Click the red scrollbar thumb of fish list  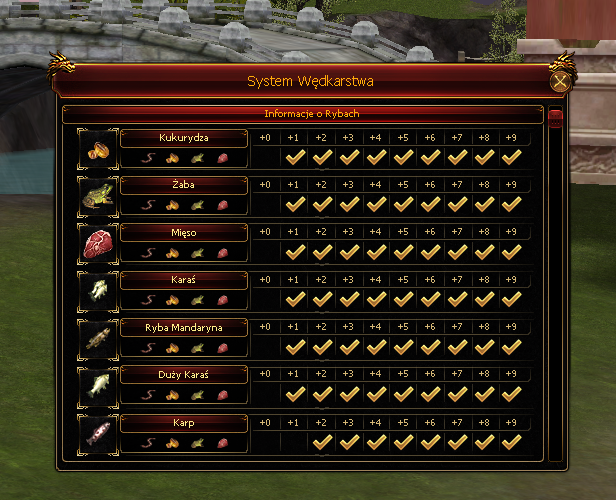click(555, 118)
